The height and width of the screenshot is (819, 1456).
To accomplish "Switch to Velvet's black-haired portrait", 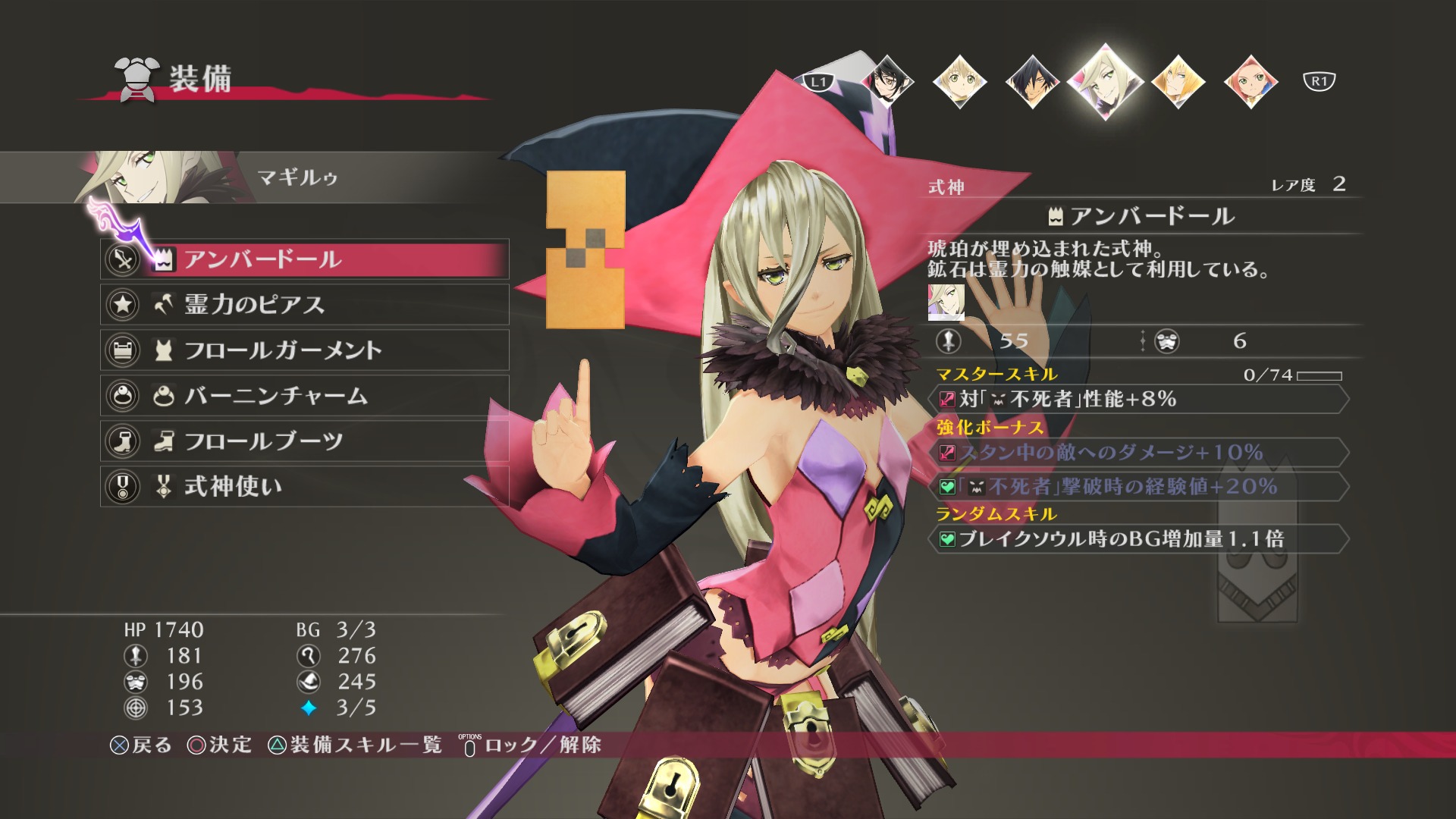I will tap(886, 81).
